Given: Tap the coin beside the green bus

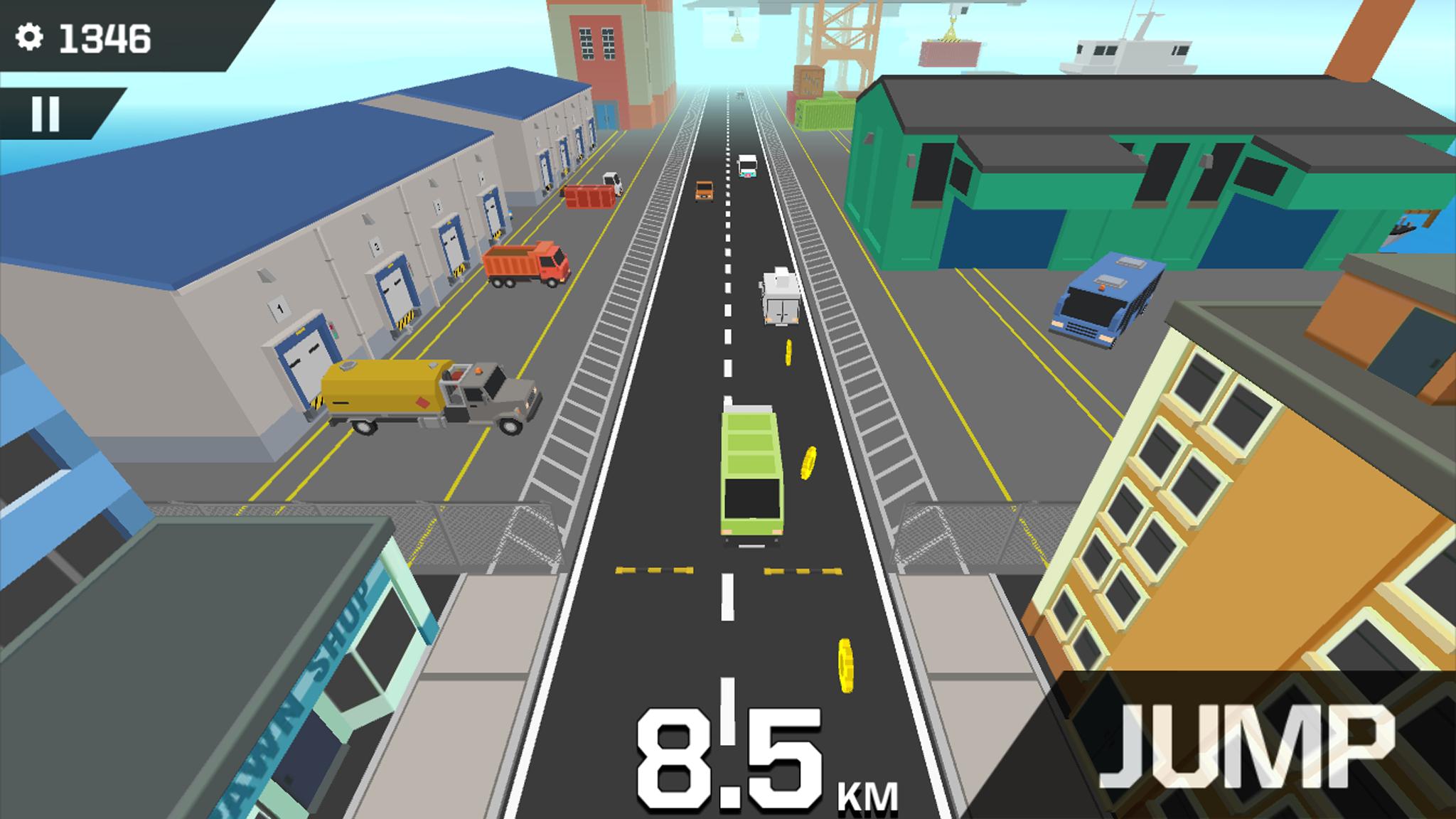Looking at the screenshot, I should pos(808,462).
